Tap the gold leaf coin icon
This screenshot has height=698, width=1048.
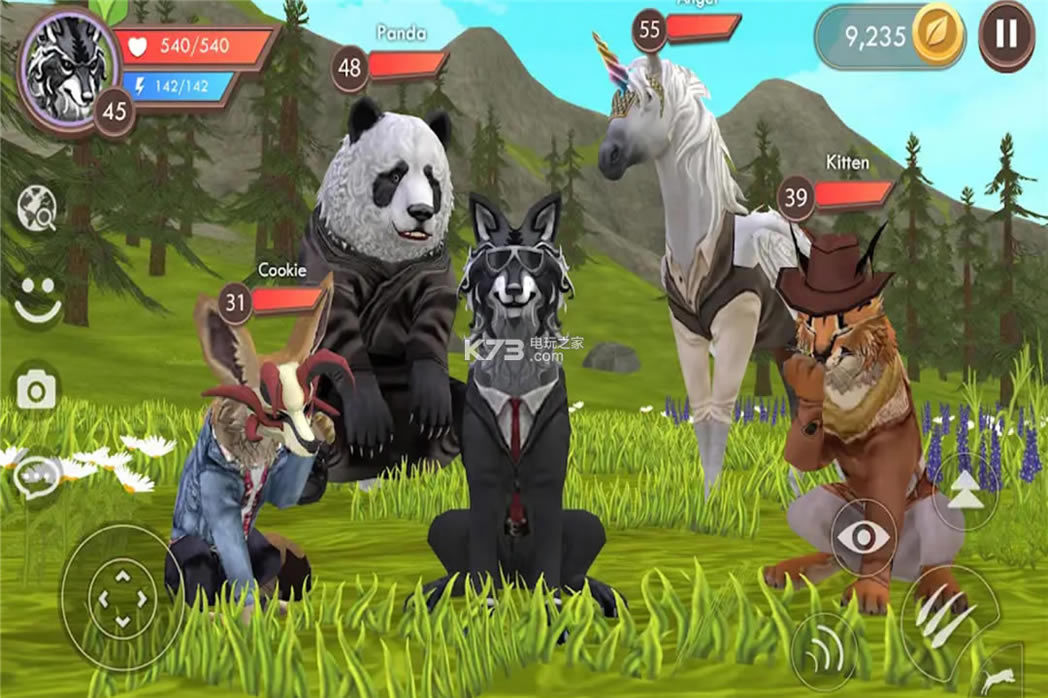(938, 37)
